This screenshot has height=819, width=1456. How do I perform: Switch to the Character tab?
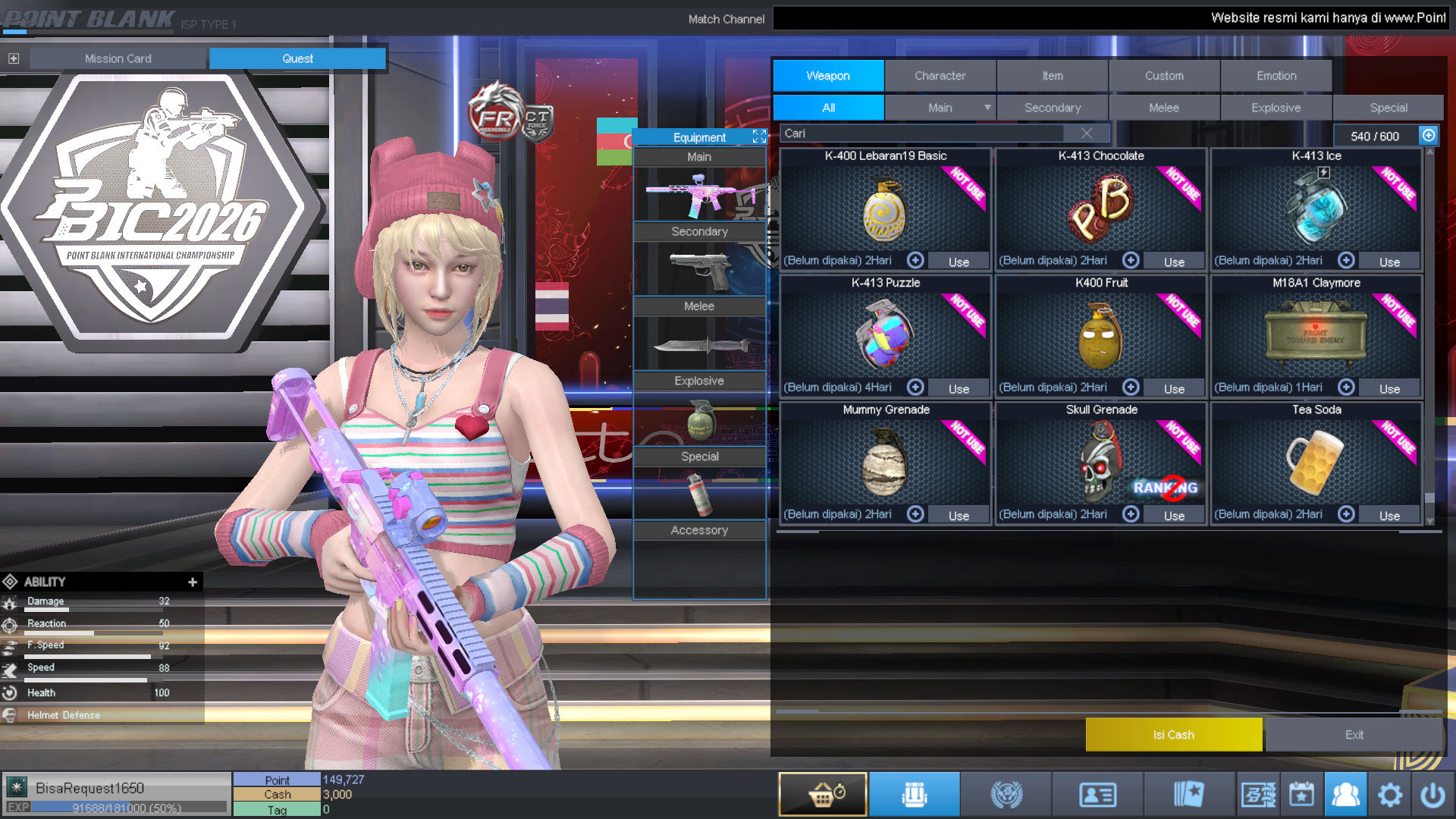(940, 75)
